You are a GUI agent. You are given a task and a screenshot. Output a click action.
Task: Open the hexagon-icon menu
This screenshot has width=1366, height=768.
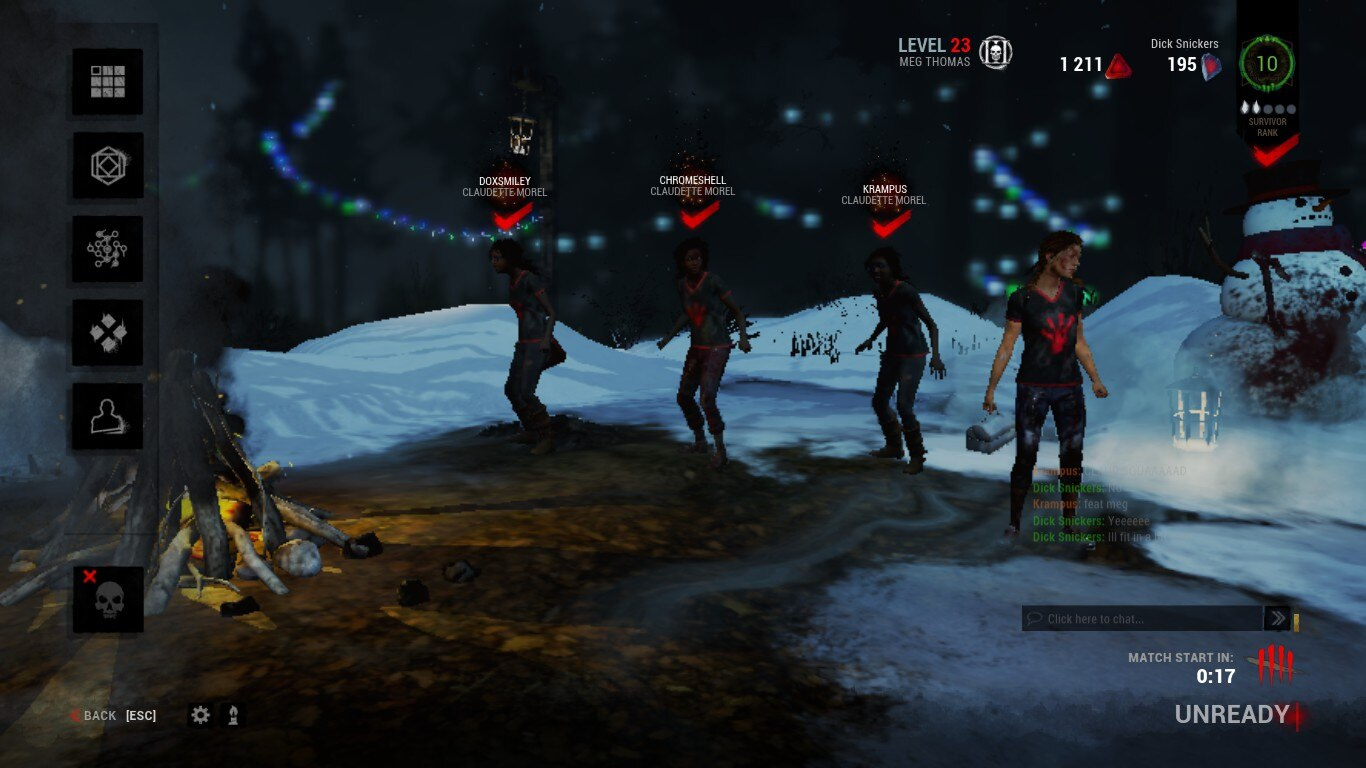pos(107,166)
